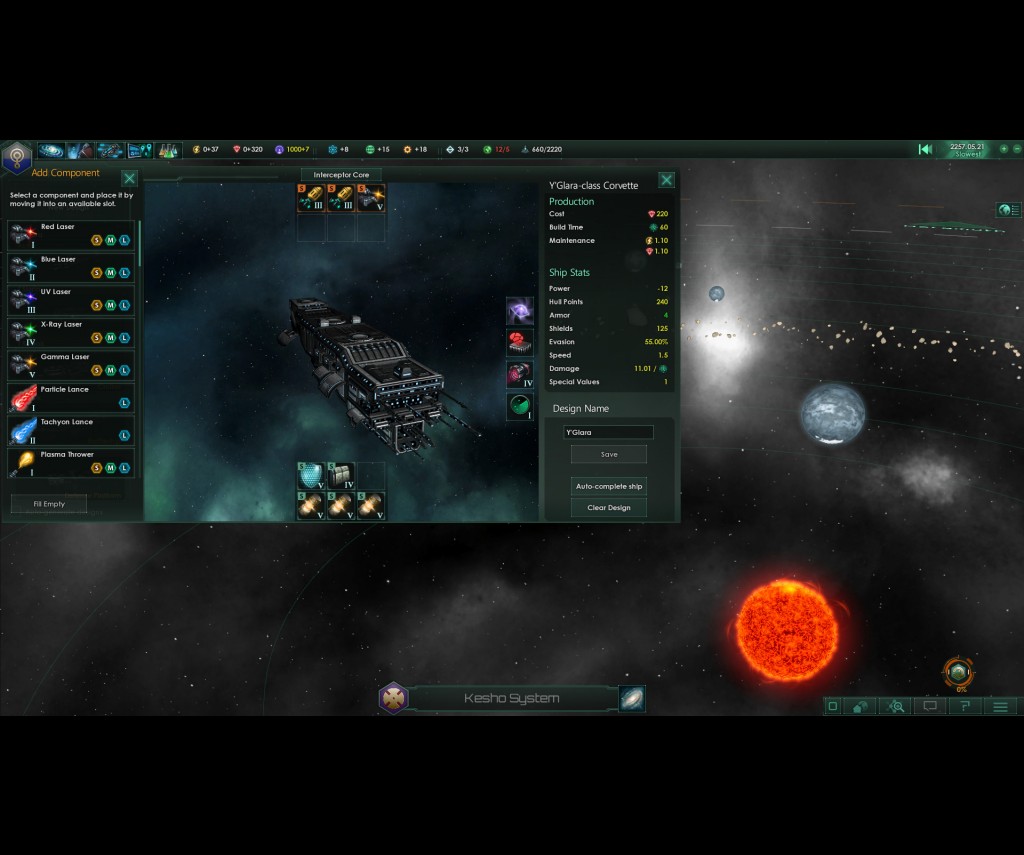
Task: Close the Add Component panel
Action: coord(129,179)
